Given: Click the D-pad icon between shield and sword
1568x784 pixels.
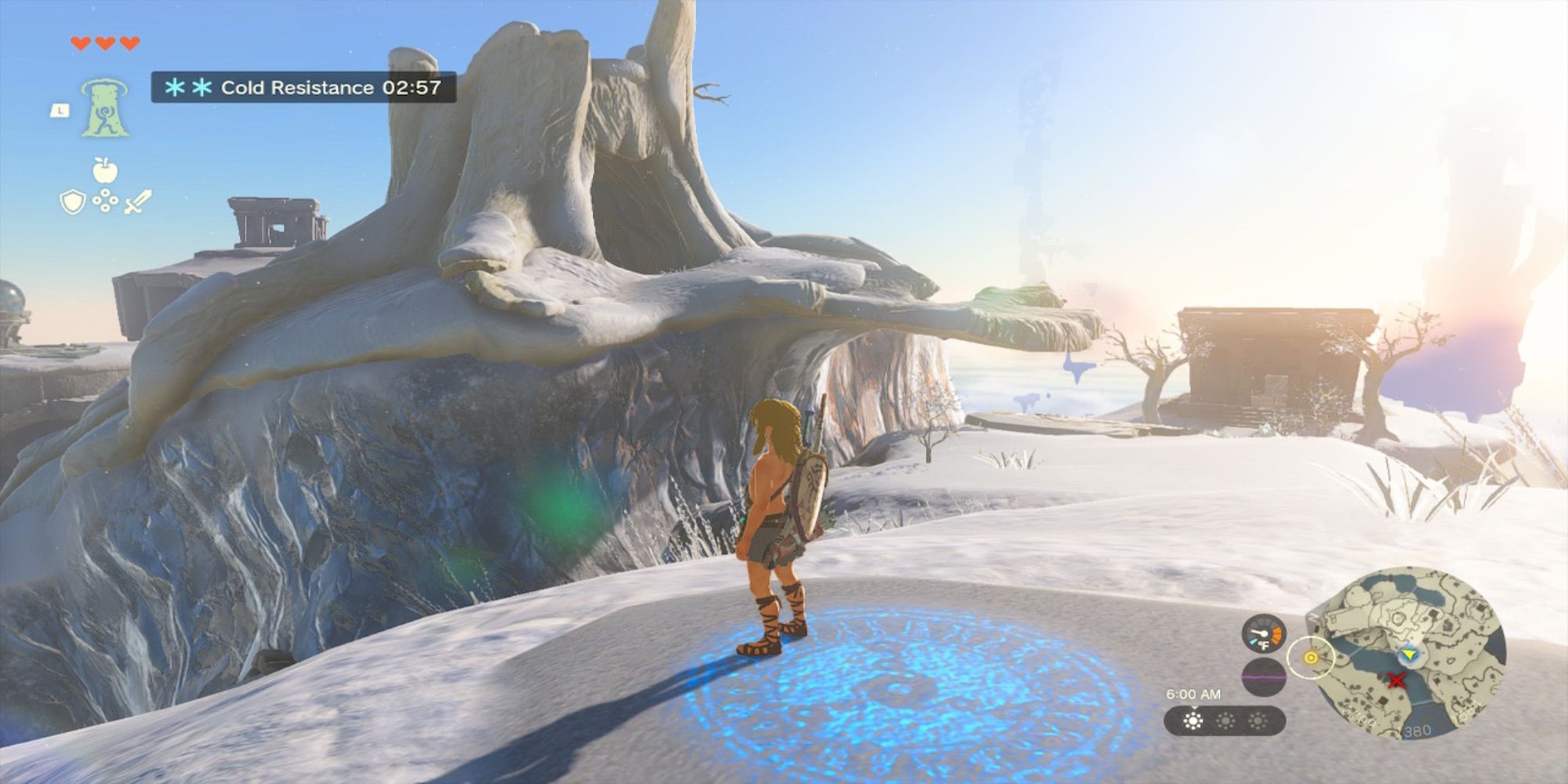Looking at the screenshot, I should [105, 200].
